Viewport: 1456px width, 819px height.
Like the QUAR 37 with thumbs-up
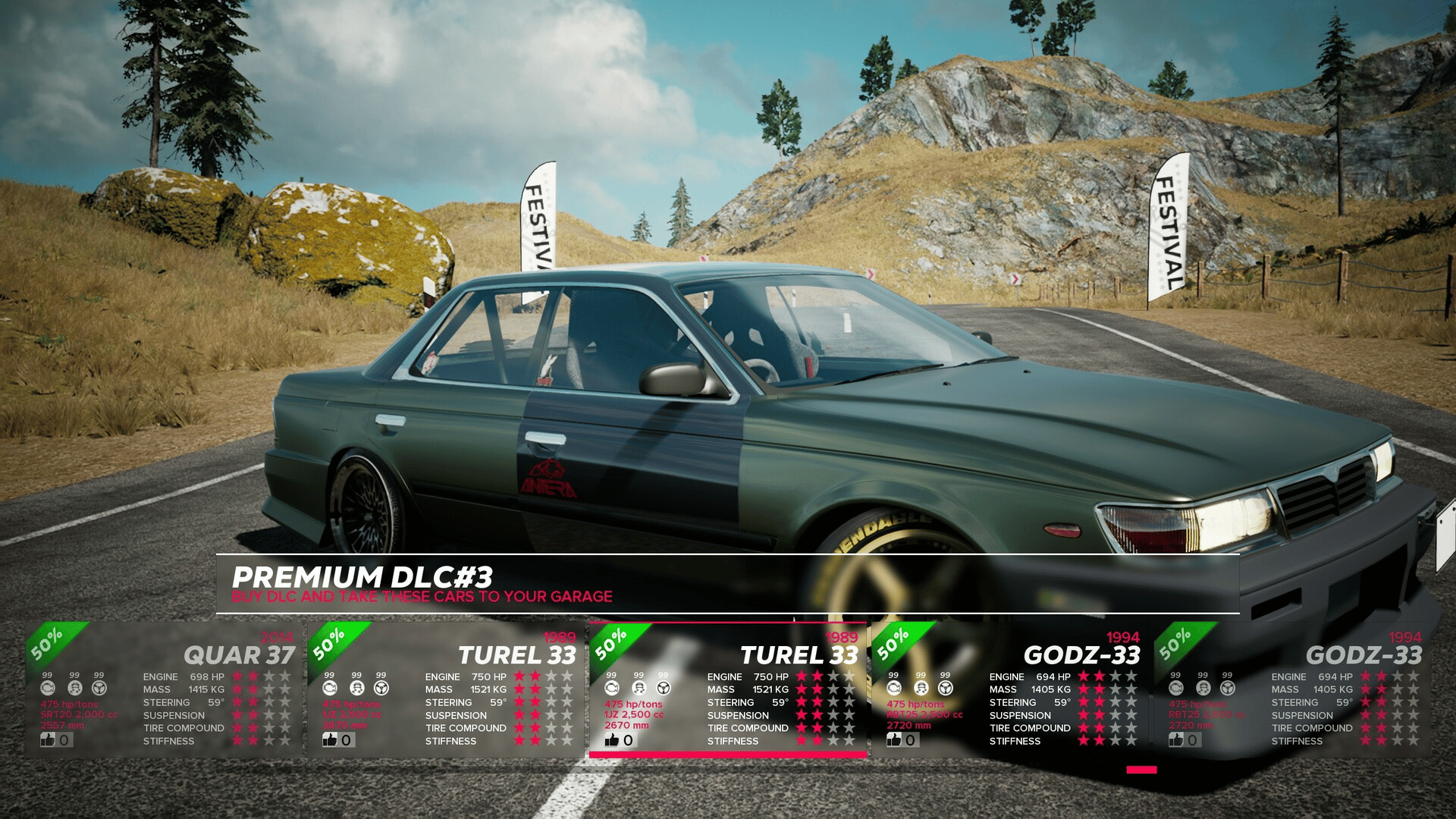click(49, 739)
